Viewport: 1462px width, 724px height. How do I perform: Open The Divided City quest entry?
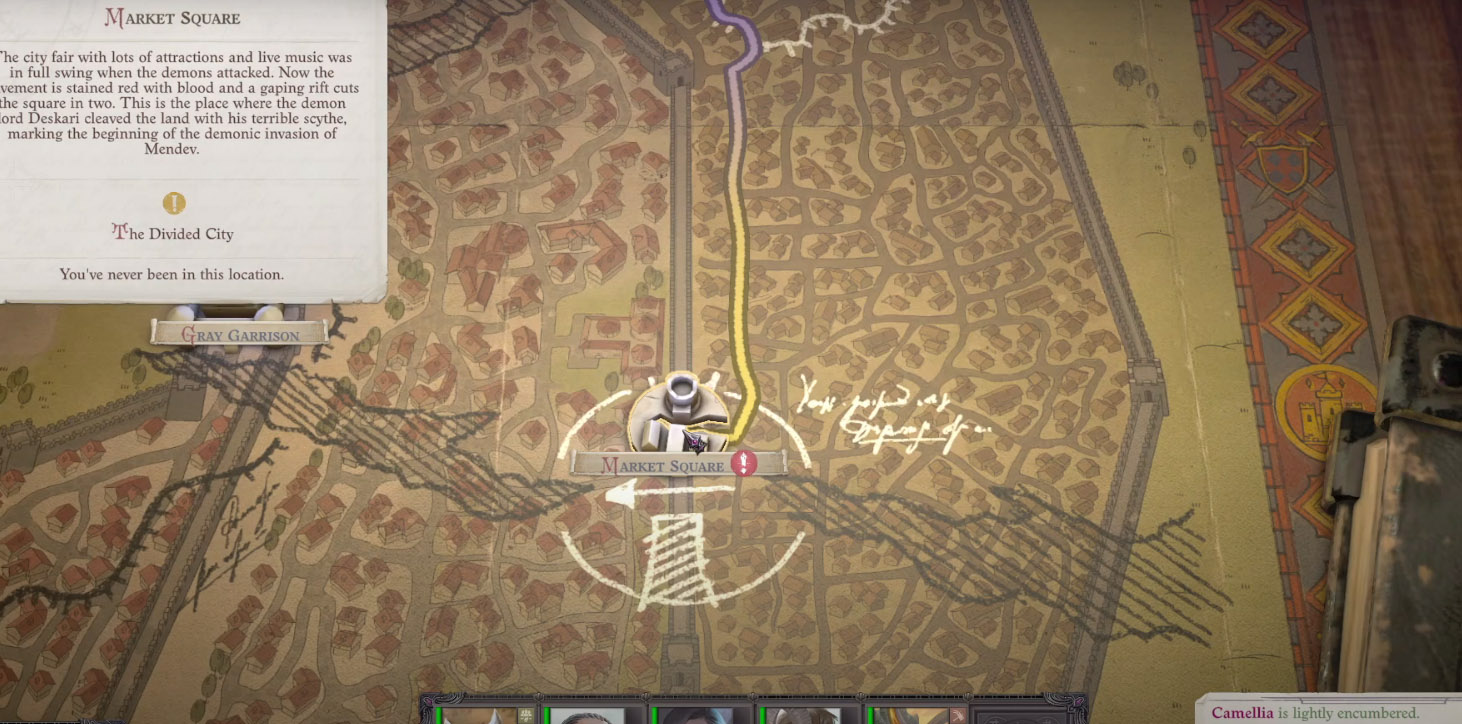[174, 234]
